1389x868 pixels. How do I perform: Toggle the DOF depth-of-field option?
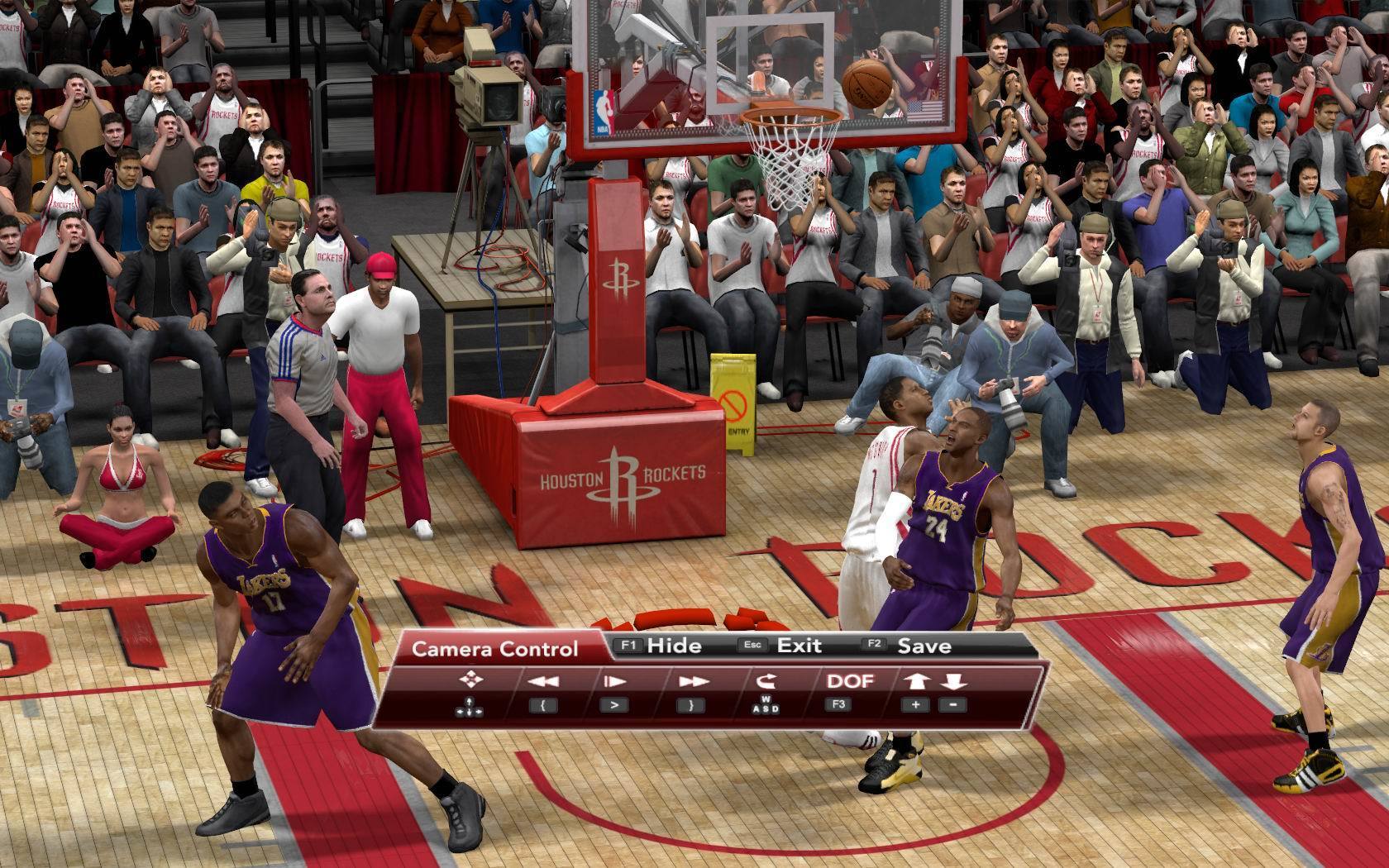(850, 681)
